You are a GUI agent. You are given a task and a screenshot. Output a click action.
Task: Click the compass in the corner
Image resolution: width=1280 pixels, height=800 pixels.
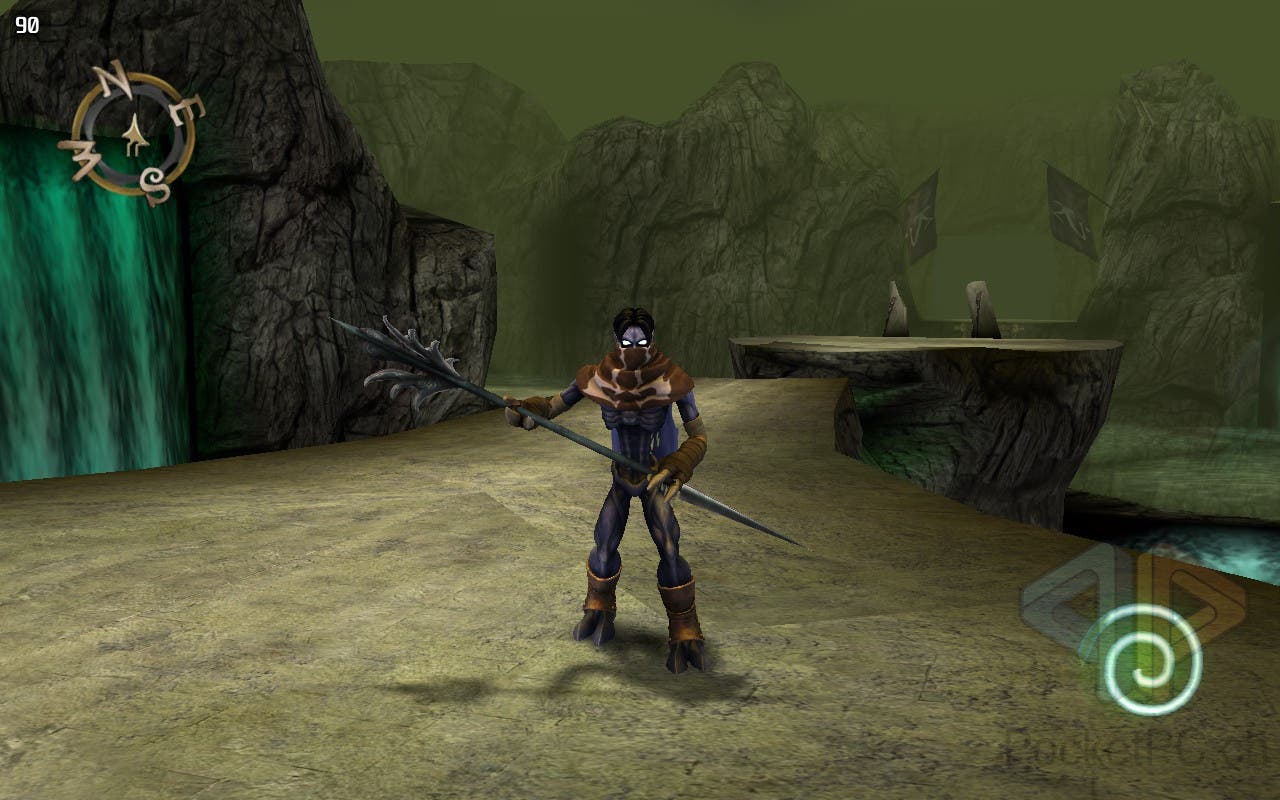pyautogui.click(x=132, y=134)
